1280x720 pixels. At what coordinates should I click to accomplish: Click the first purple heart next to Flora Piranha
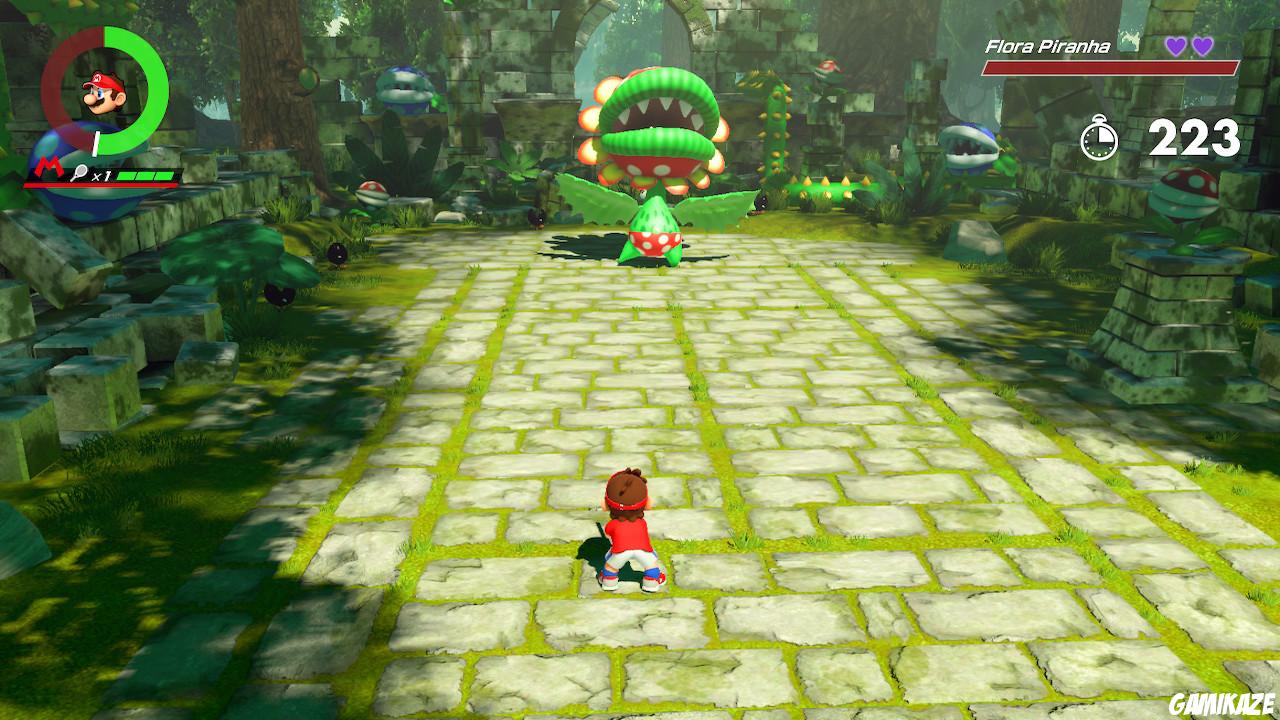[x=1176, y=45]
